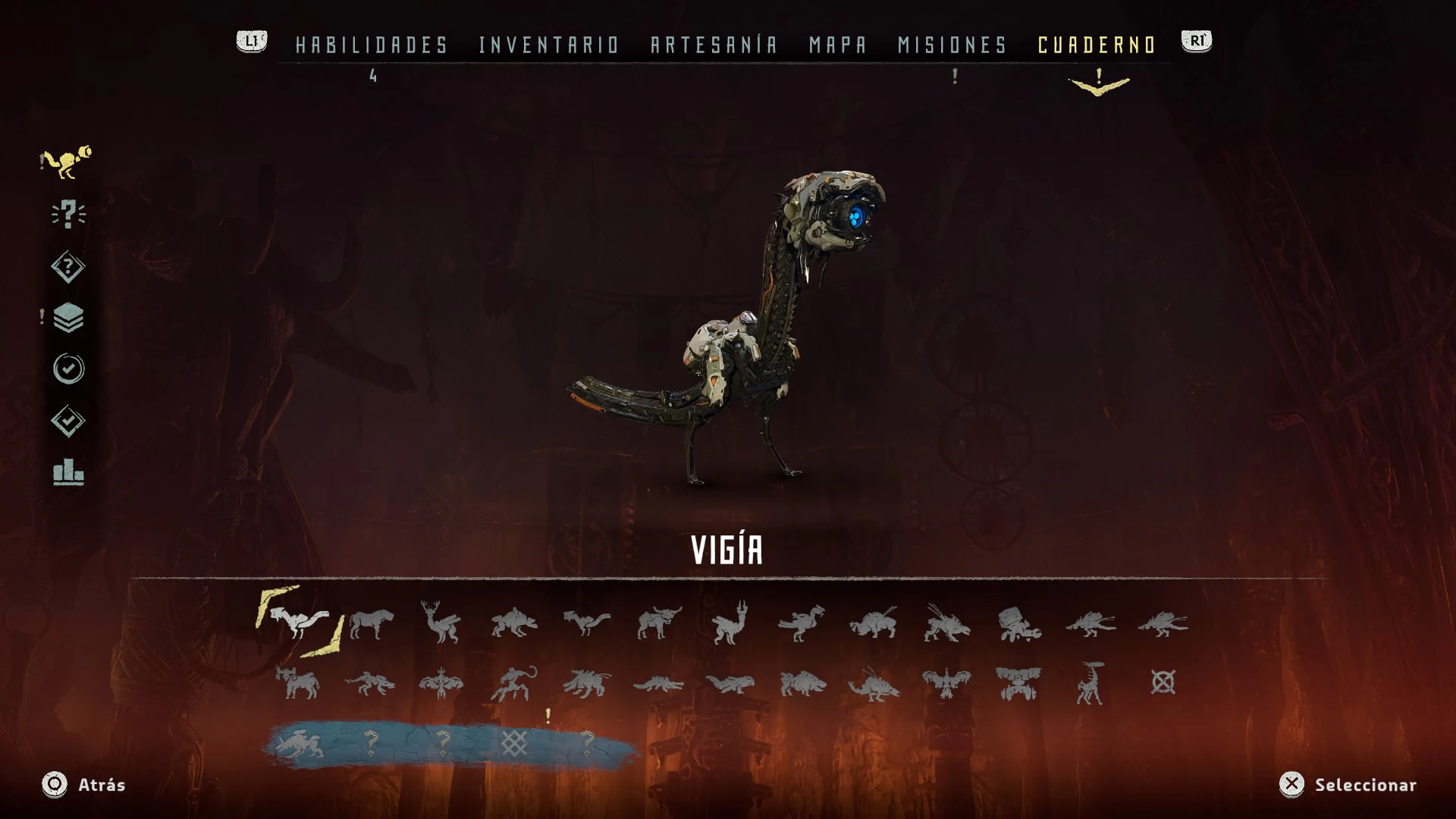Open the stacked layers sidebar category
This screenshot has width=1456, height=819.
pos(68,318)
